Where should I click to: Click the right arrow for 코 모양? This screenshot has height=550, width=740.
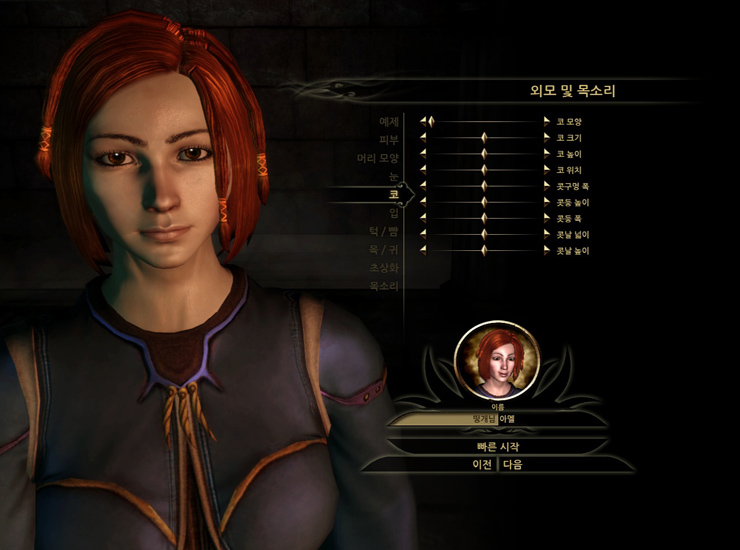tap(548, 122)
